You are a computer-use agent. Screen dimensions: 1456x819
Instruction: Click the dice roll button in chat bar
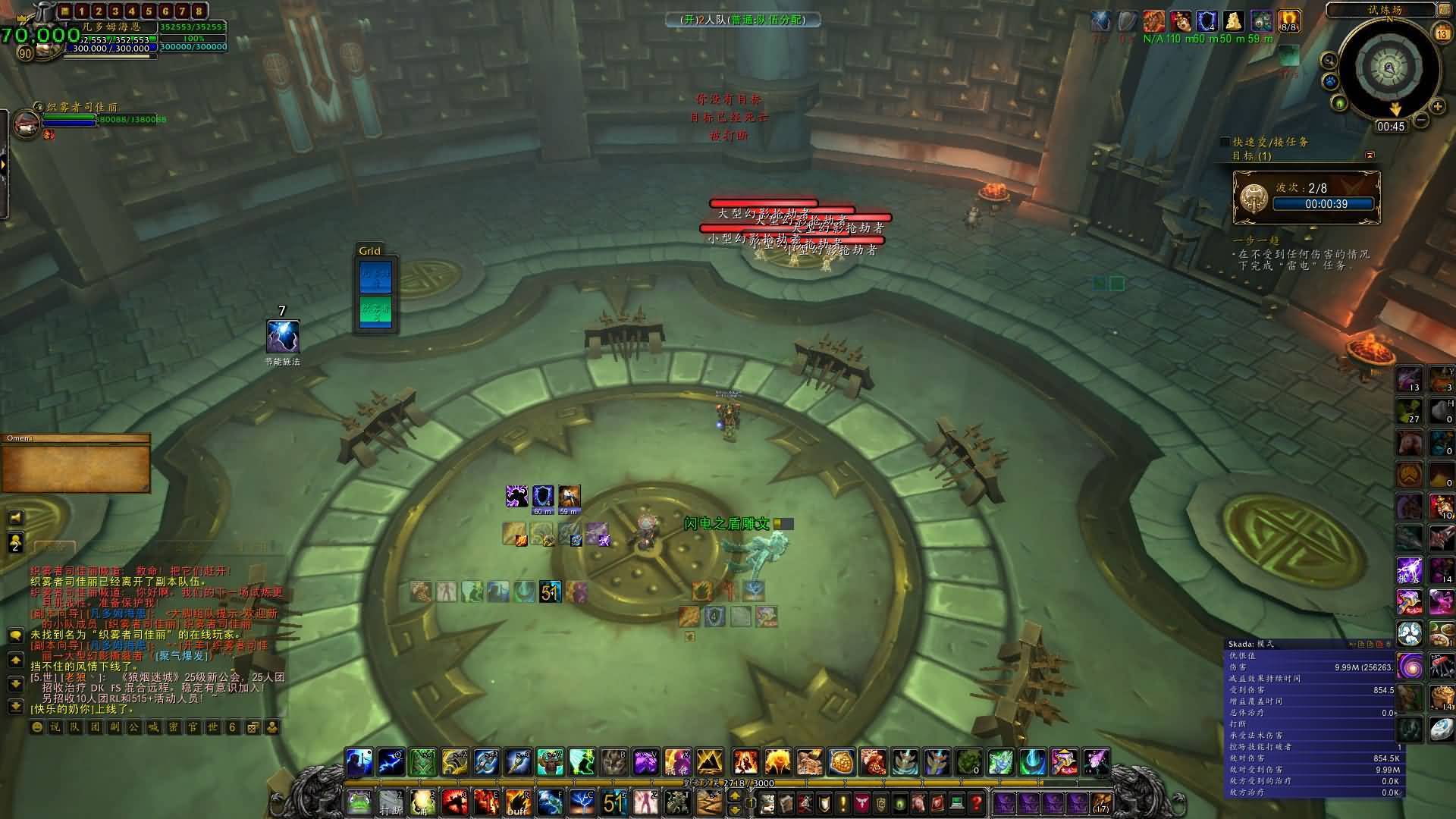253,726
